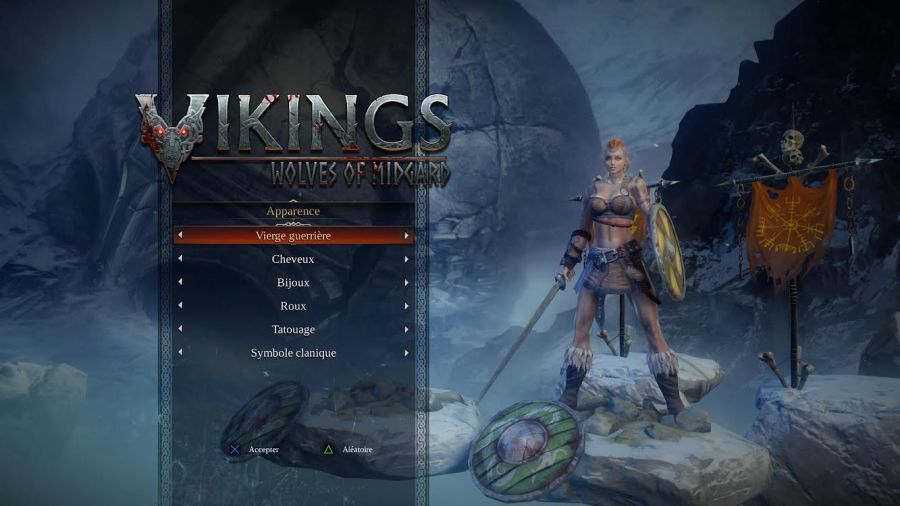Cycle Cheveux back with left arrow
The width and height of the screenshot is (900, 506).
tap(180, 259)
